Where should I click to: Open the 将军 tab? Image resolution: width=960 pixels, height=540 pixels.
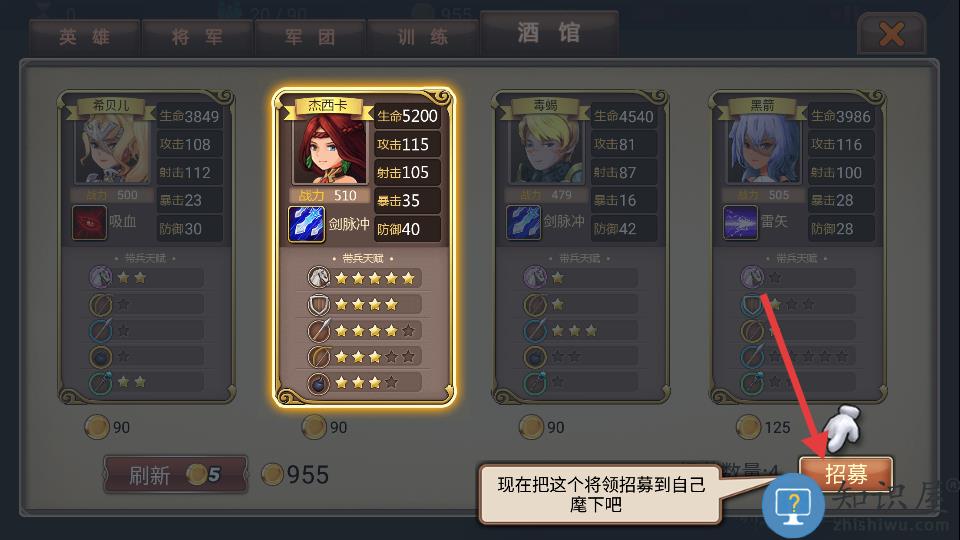(196, 38)
